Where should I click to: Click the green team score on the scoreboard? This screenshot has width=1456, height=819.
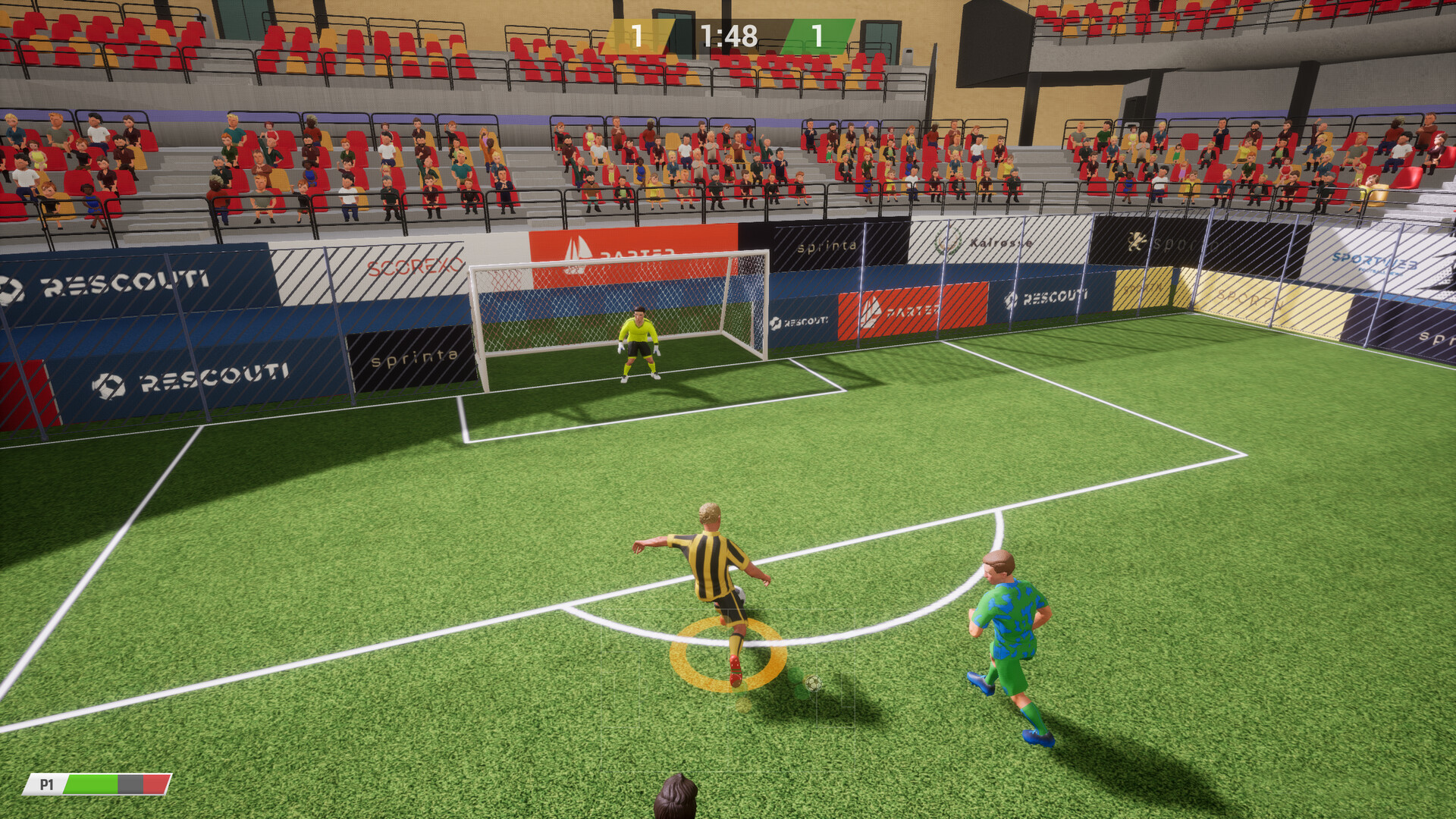(819, 33)
